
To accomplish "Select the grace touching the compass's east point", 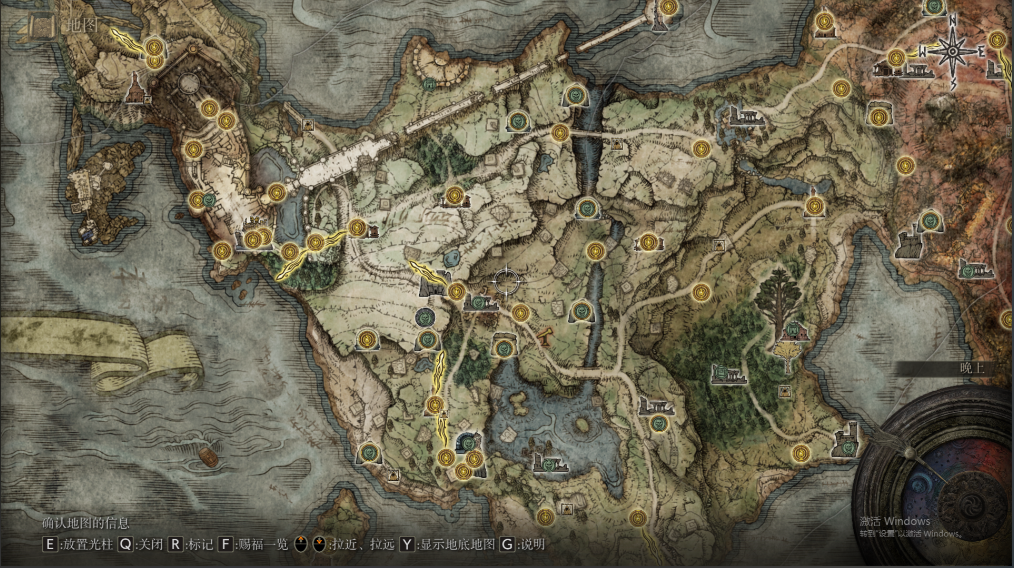I will click(x=997, y=41).
